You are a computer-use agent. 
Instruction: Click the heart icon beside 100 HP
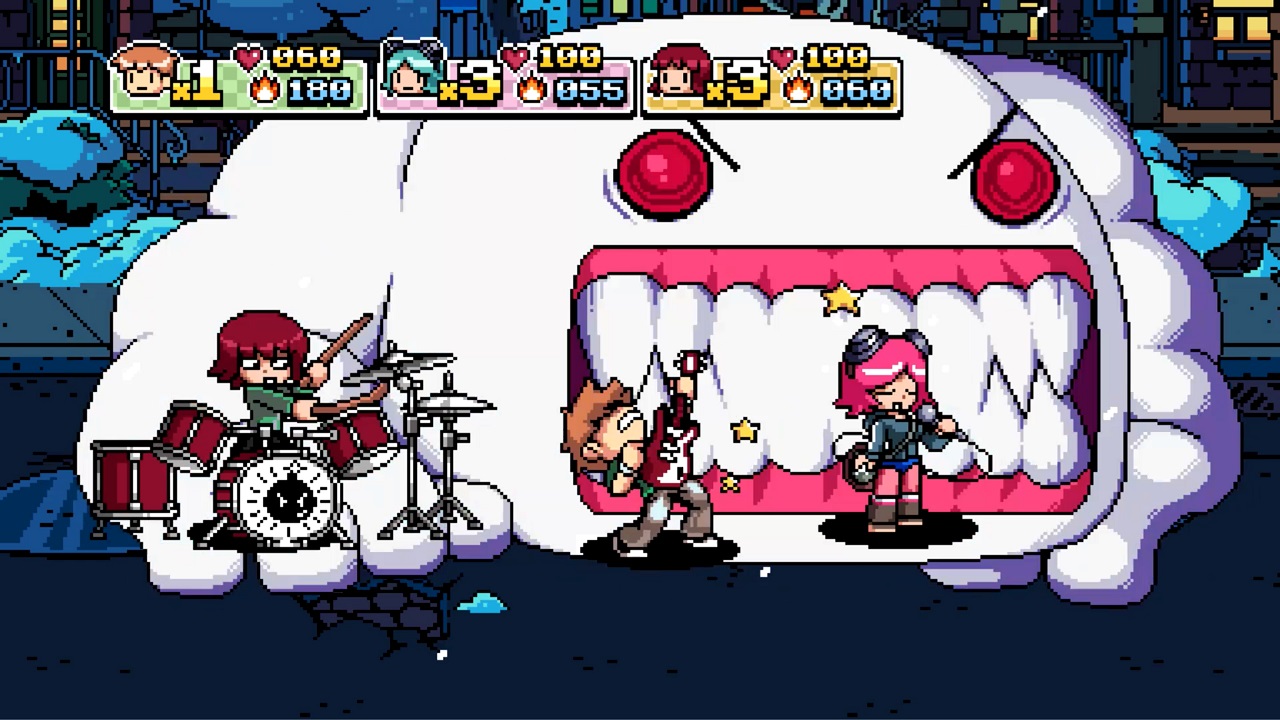(x=513, y=57)
